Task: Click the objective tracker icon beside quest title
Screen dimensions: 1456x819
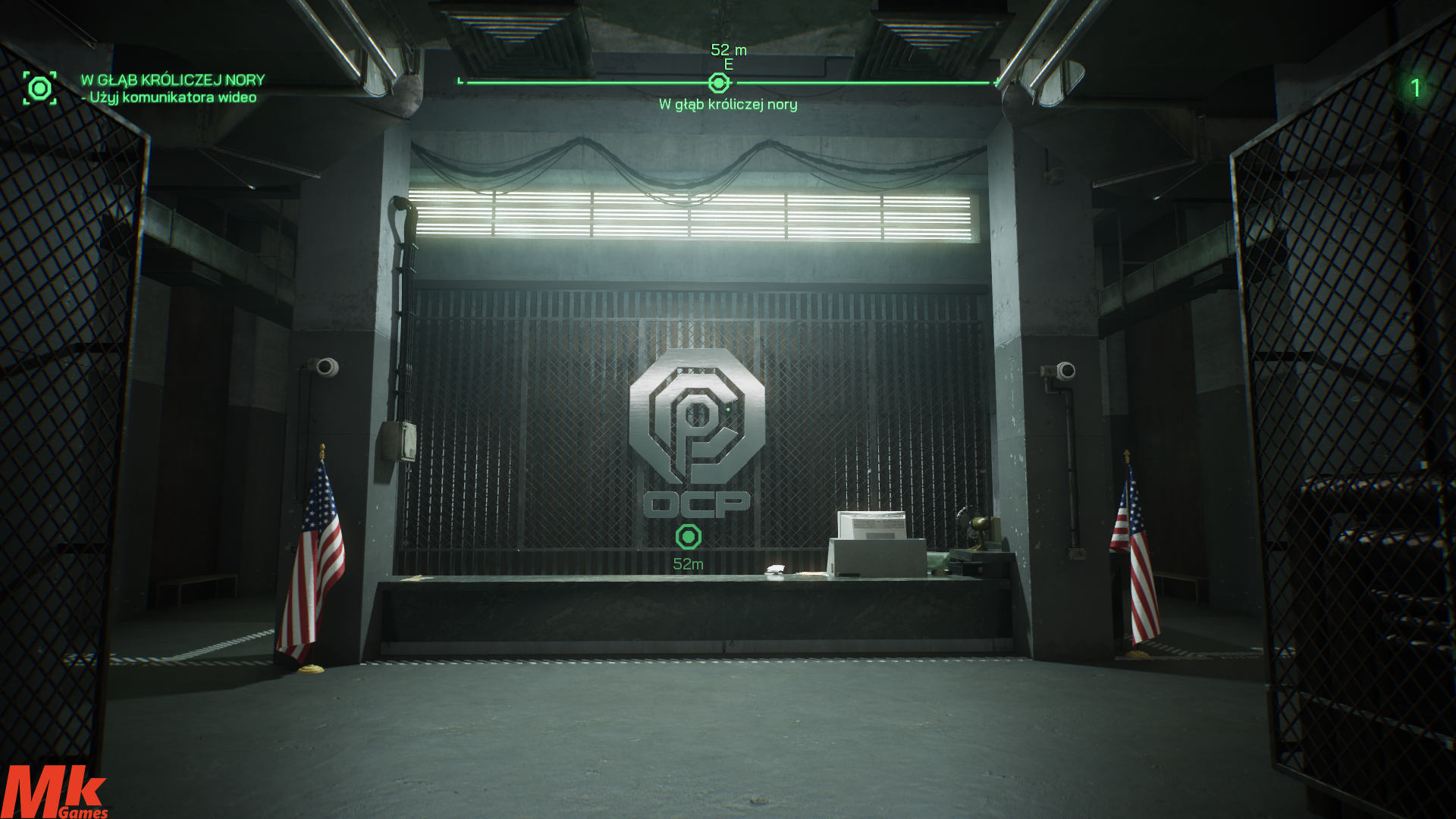Action: [x=39, y=88]
